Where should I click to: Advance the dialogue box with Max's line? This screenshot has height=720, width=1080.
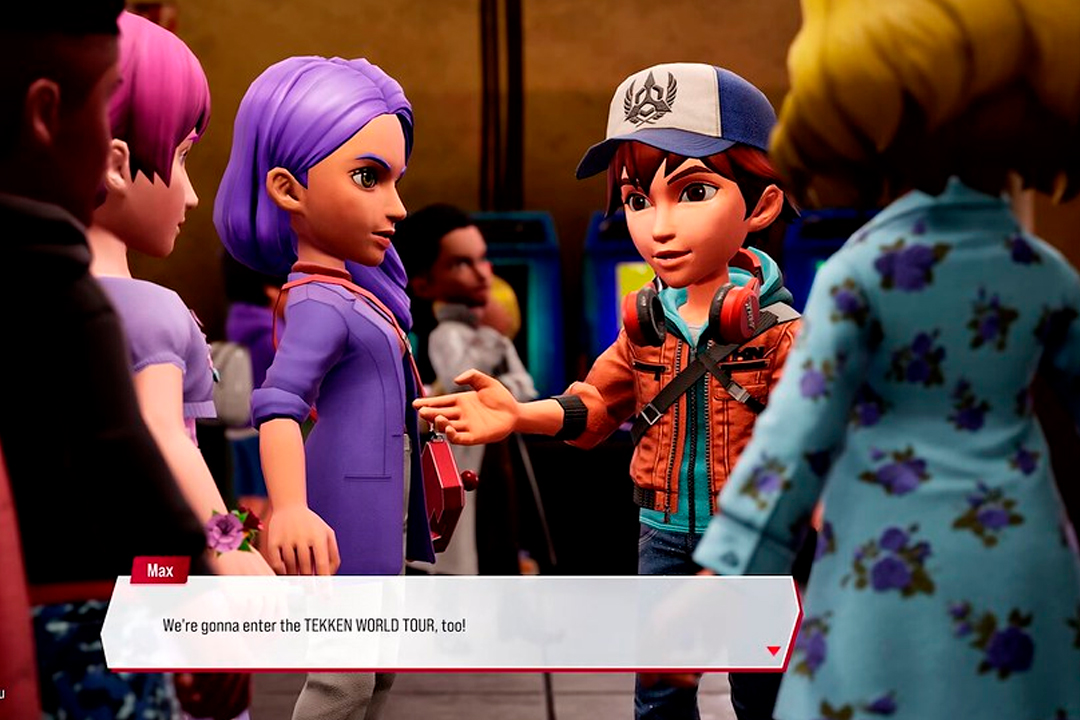[x=450, y=624]
